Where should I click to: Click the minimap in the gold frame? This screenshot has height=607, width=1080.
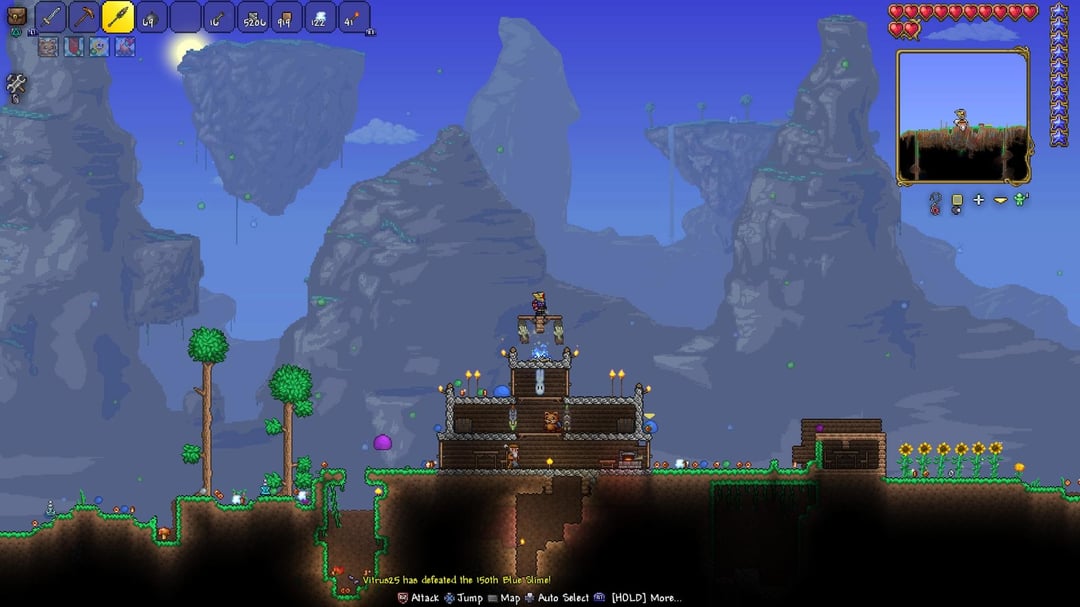(962, 116)
